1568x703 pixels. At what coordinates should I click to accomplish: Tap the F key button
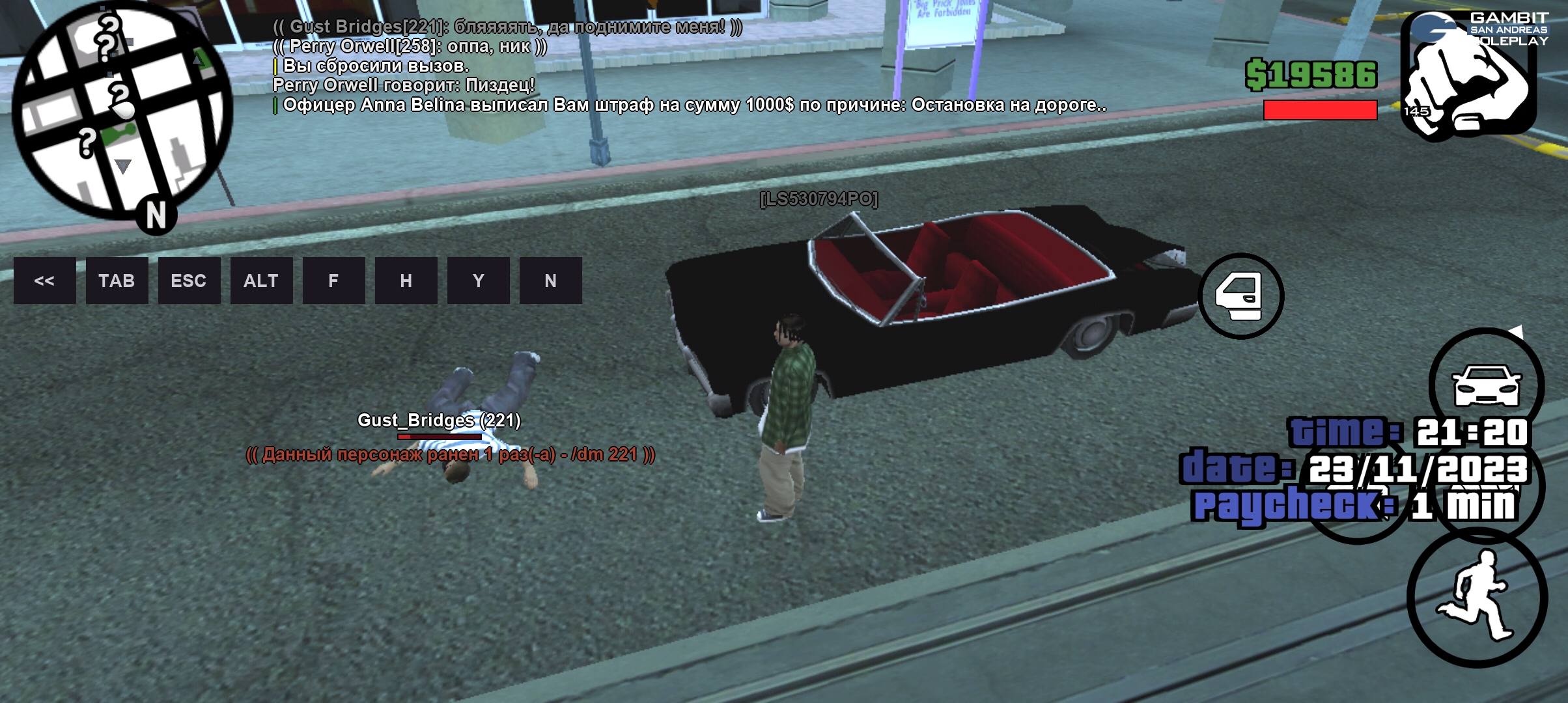(333, 281)
